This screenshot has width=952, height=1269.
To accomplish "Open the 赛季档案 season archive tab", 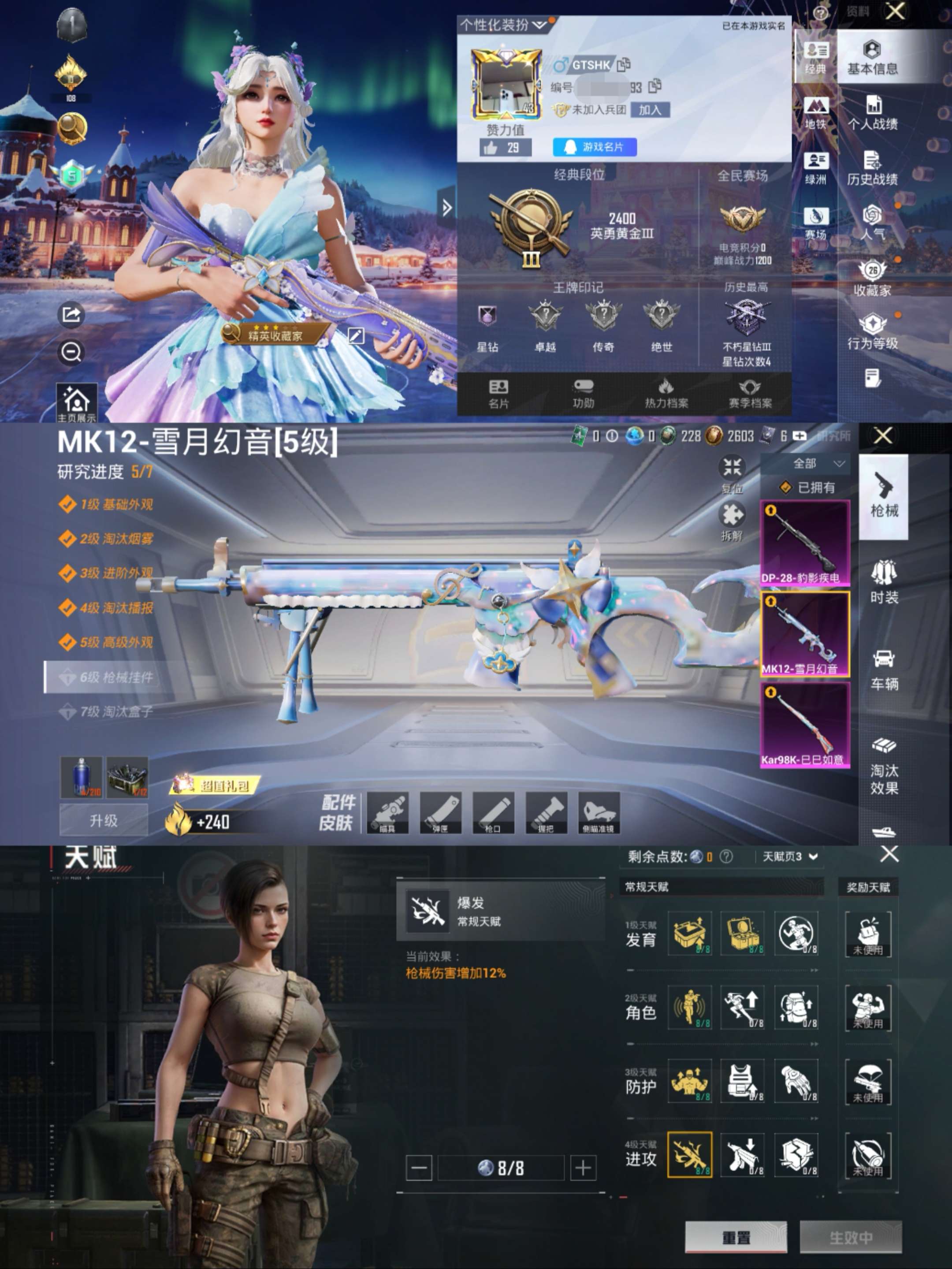I will tap(750, 394).
